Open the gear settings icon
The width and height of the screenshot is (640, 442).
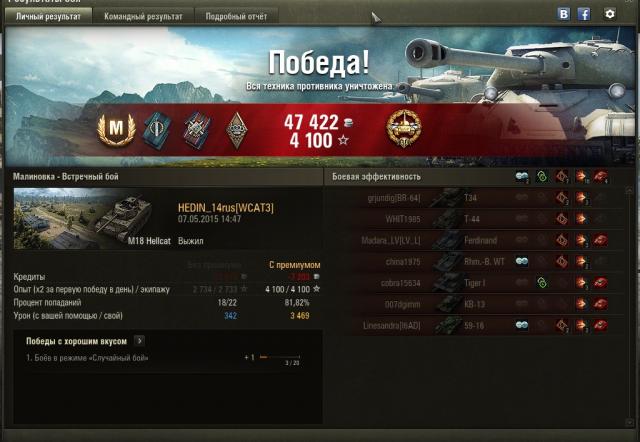(610, 14)
